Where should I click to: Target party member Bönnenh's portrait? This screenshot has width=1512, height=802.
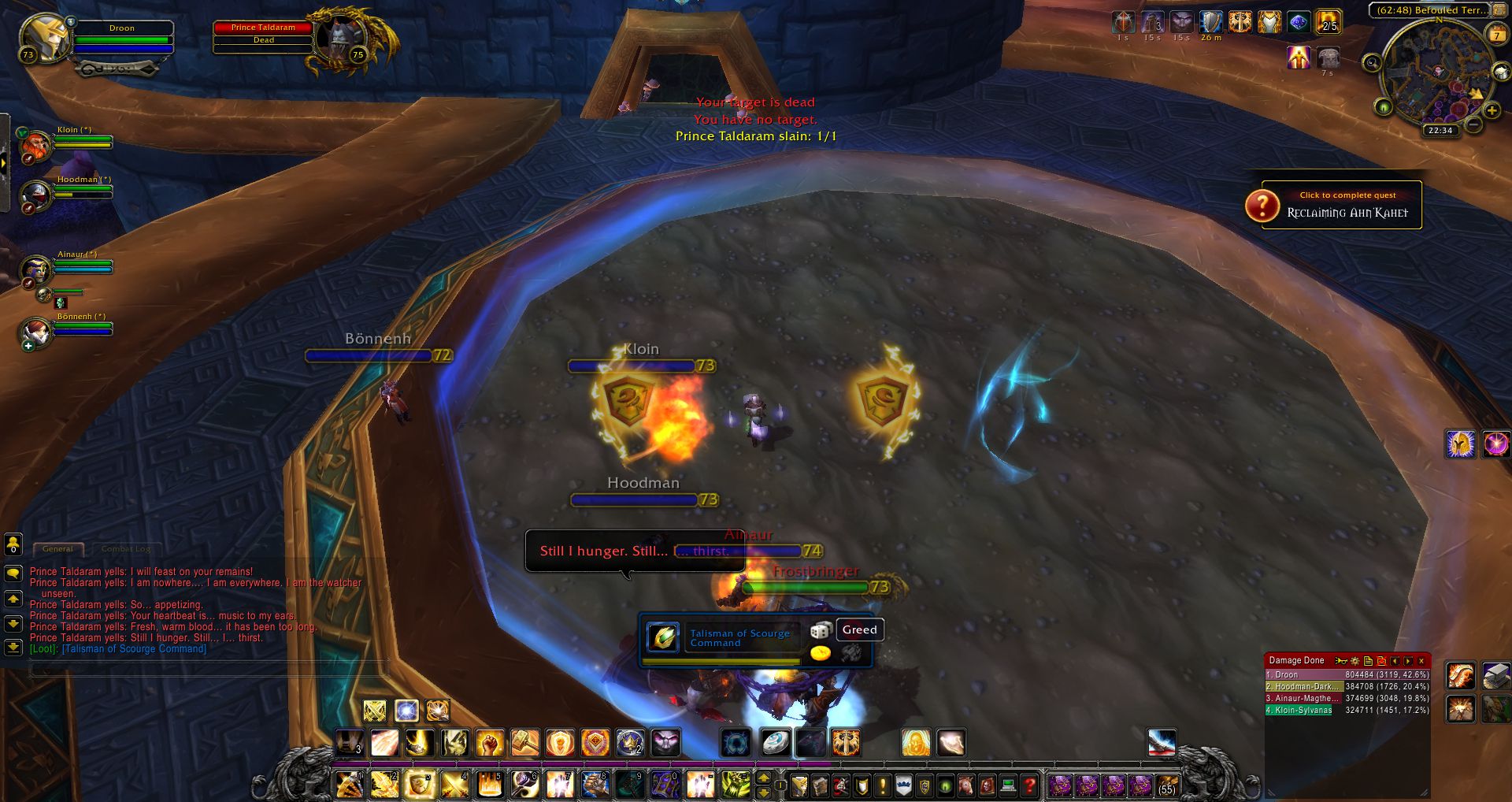click(x=36, y=332)
